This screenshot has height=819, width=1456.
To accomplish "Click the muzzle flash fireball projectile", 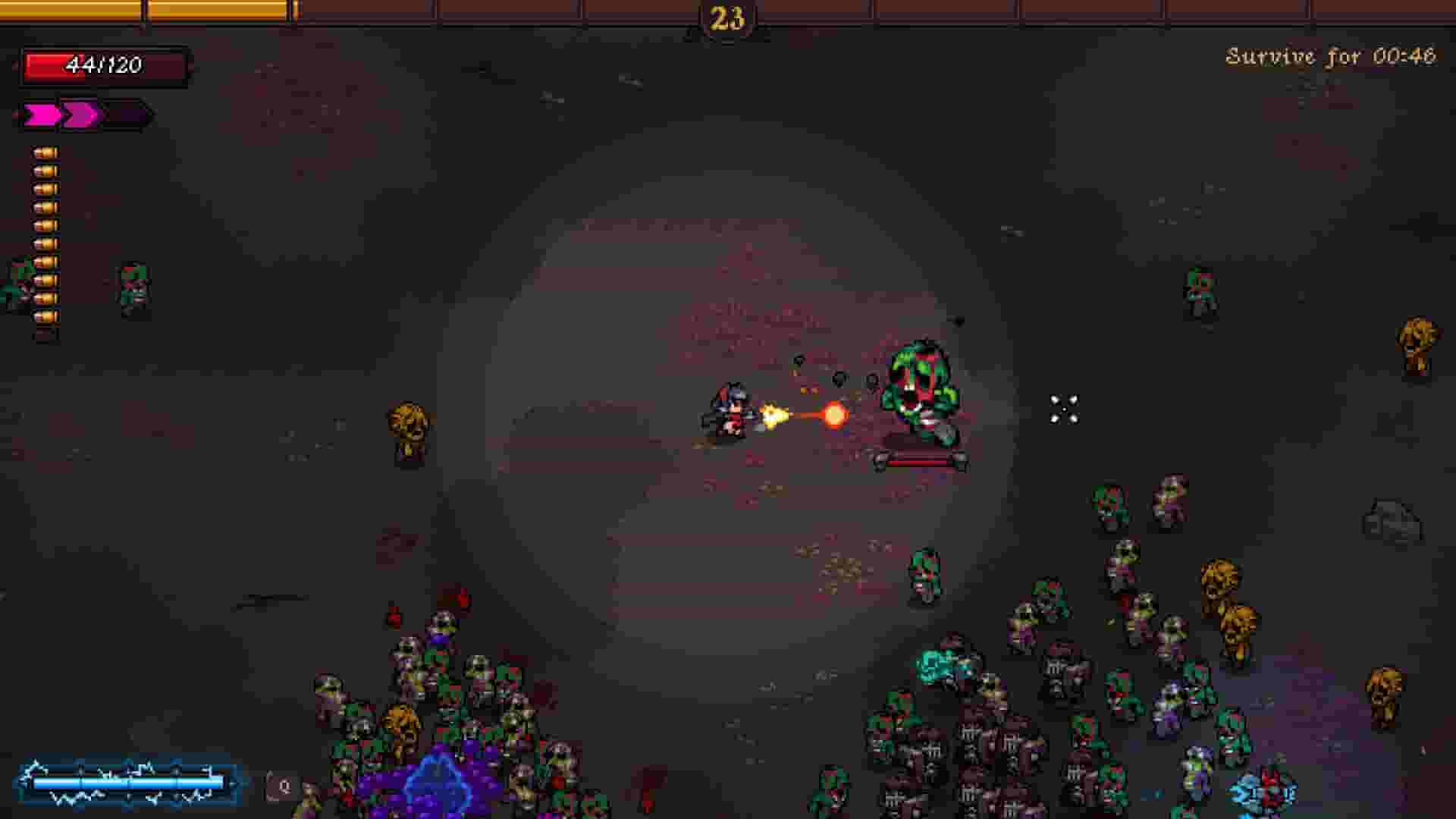I will pyautogui.click(x=833, y=413).
